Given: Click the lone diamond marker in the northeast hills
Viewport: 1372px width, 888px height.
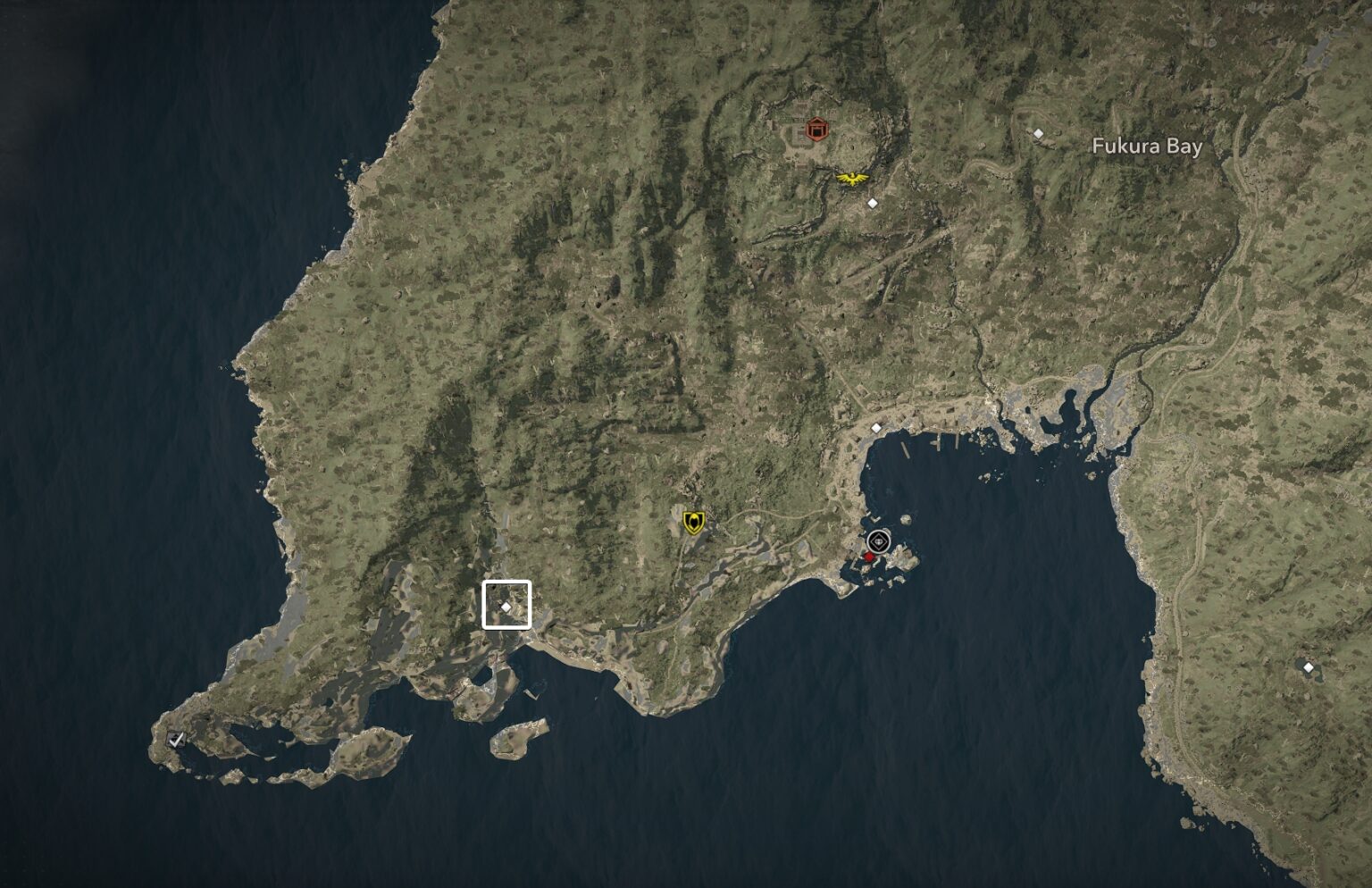Looking at the screenshot, I should pos(1039,132).
